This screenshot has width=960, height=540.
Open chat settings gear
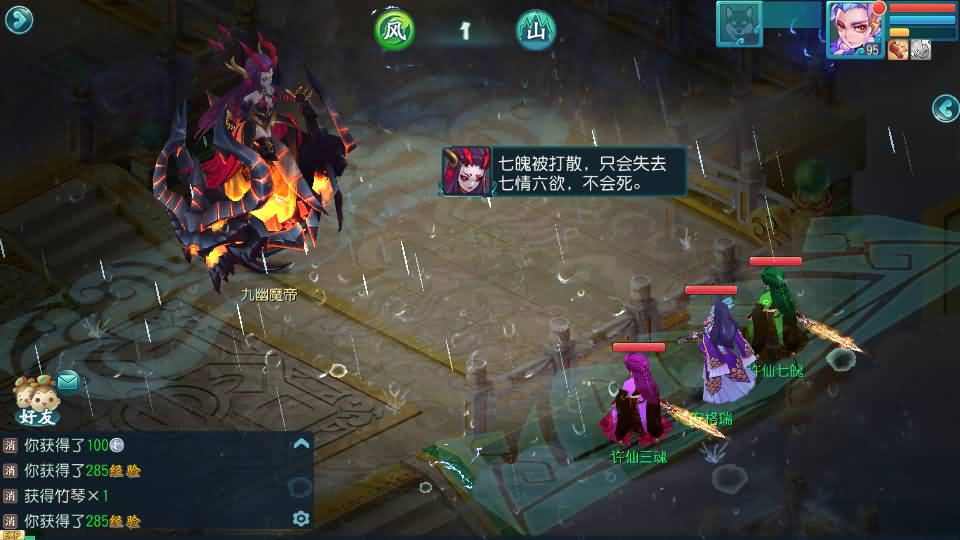[x=300, y=518]
